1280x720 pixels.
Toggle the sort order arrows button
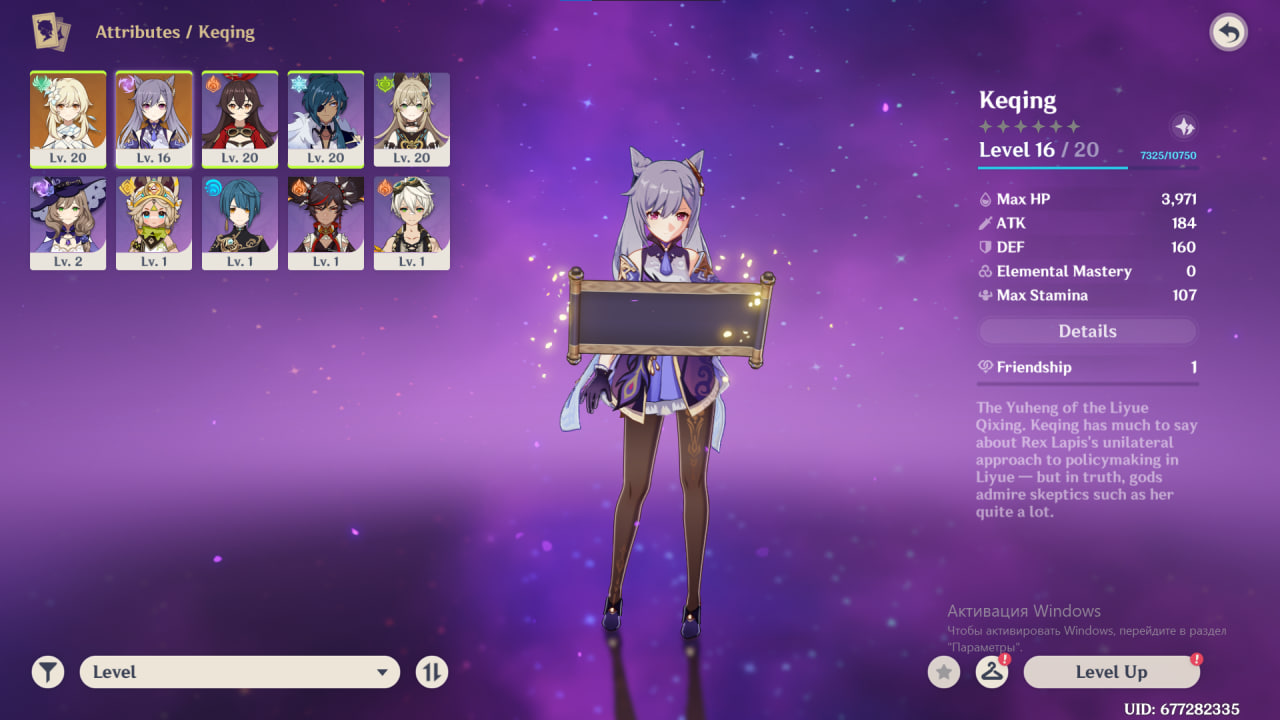tap(431, 672)
